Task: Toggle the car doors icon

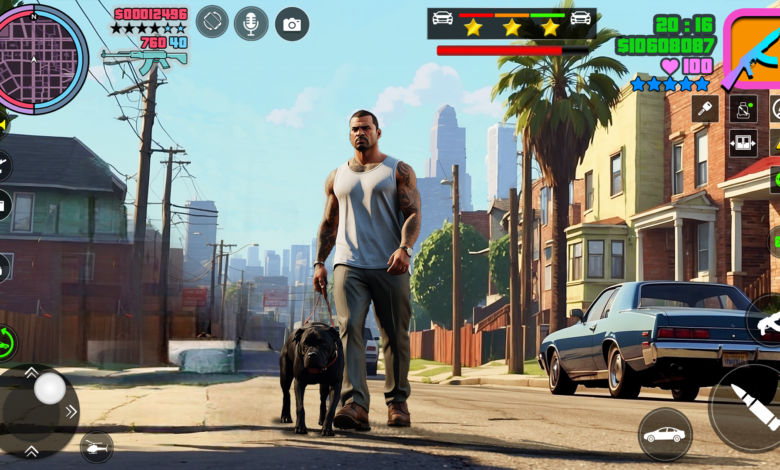Action: (743, 142)
